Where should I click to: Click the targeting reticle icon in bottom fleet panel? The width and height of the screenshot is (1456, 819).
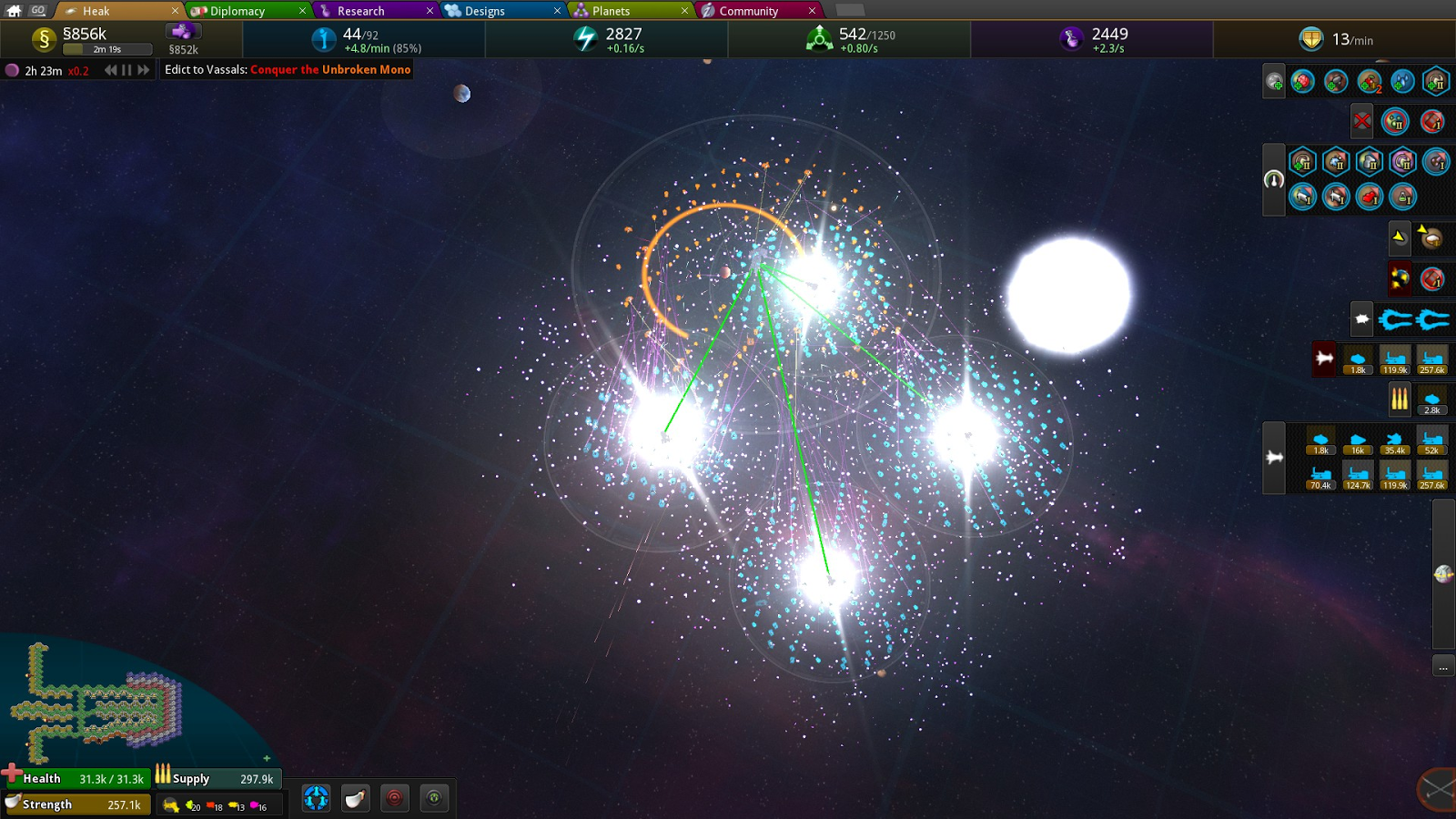[x=394, y=798]
